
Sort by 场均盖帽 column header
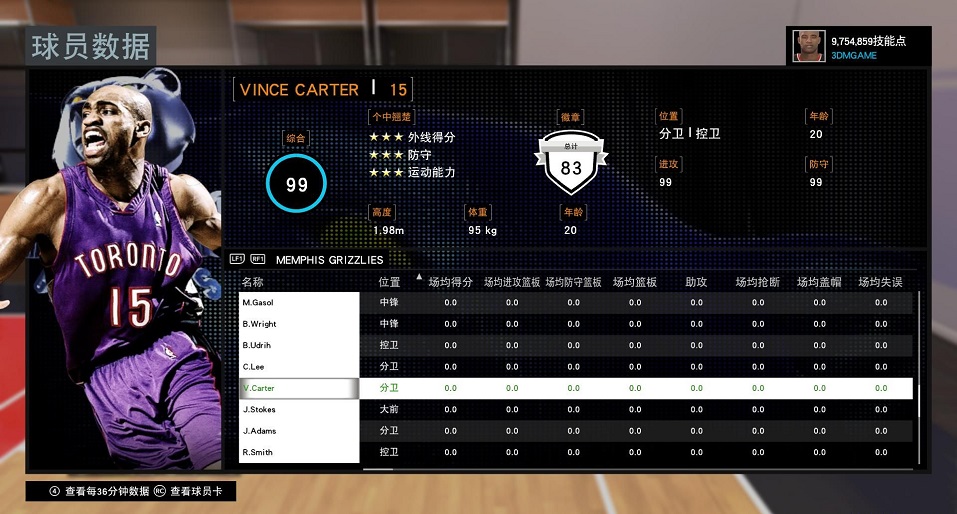tap(819, 282)
